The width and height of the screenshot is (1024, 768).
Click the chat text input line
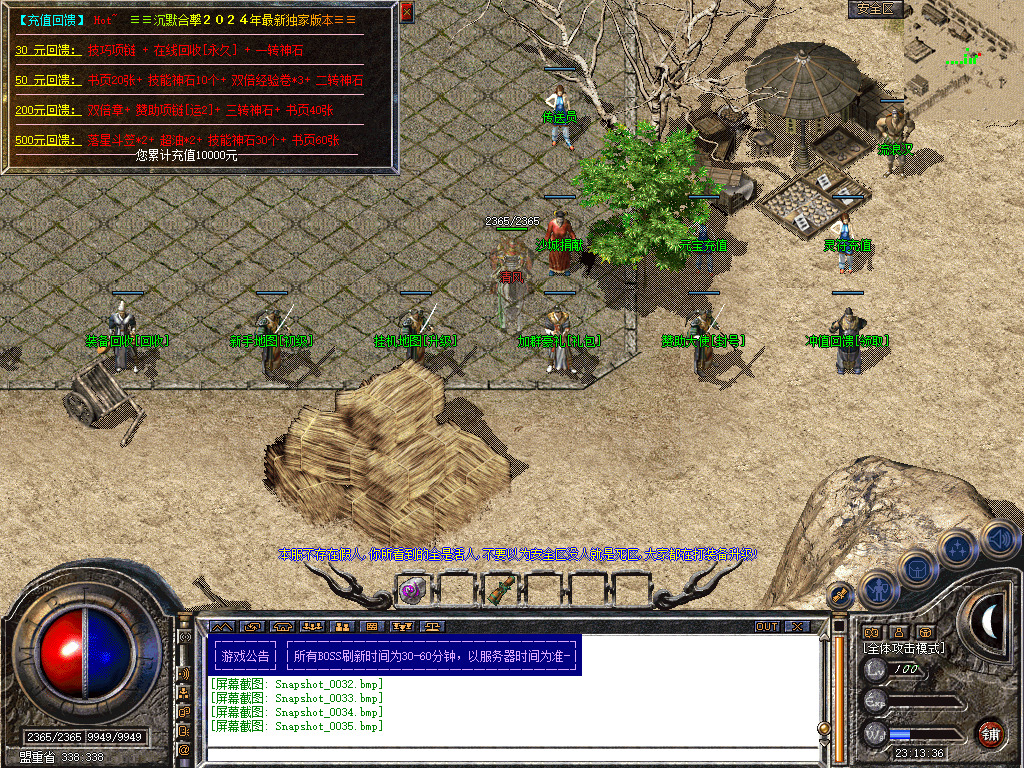click(510, 754)
